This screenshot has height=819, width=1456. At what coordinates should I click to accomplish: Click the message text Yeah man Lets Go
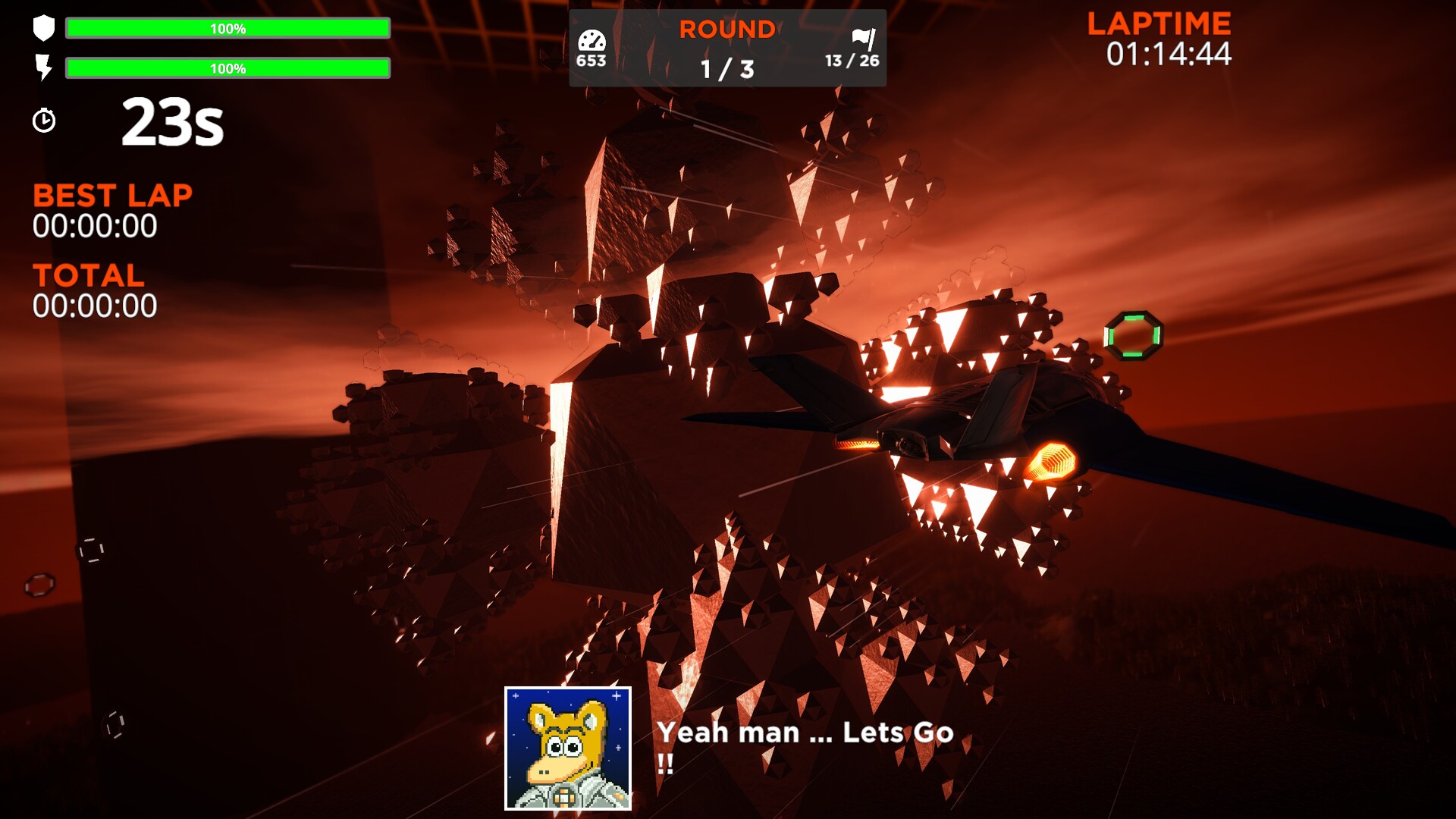(807, 732)
